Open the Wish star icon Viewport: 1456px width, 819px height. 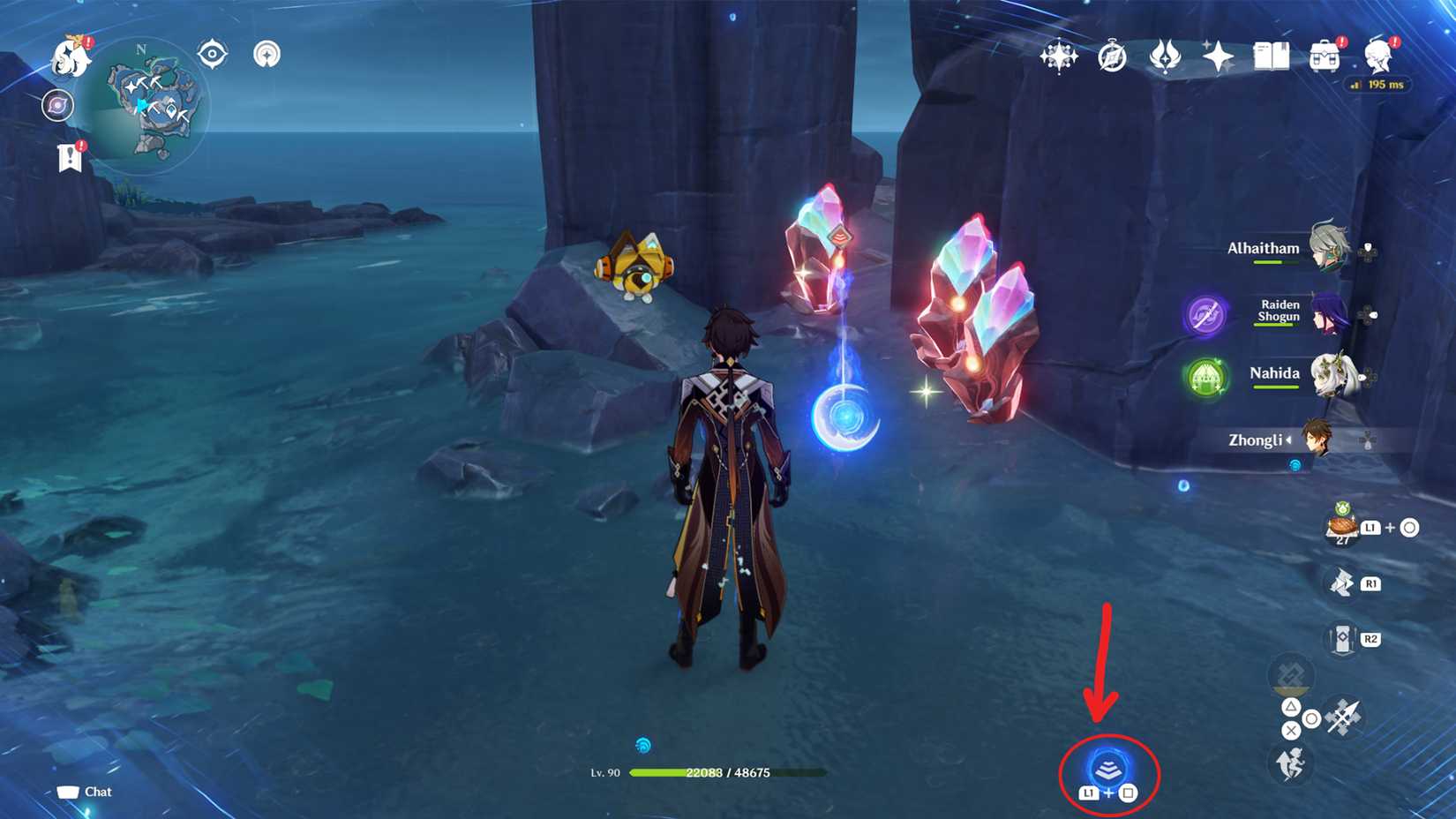(1216, 58)
